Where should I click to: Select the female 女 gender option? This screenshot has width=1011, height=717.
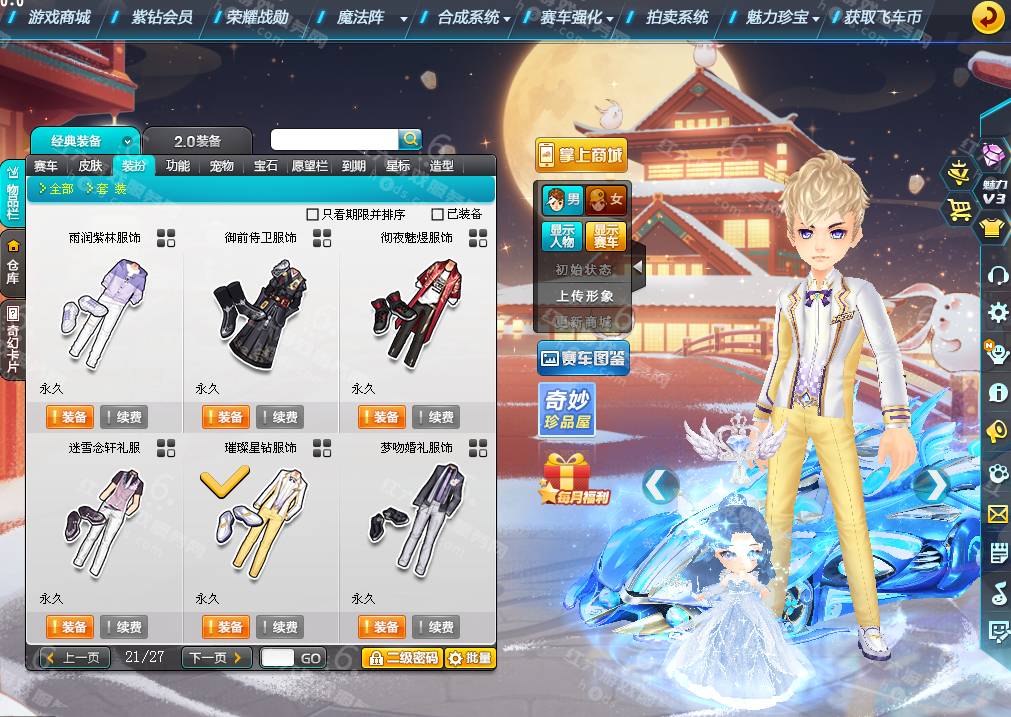click(x=605, y=199)
